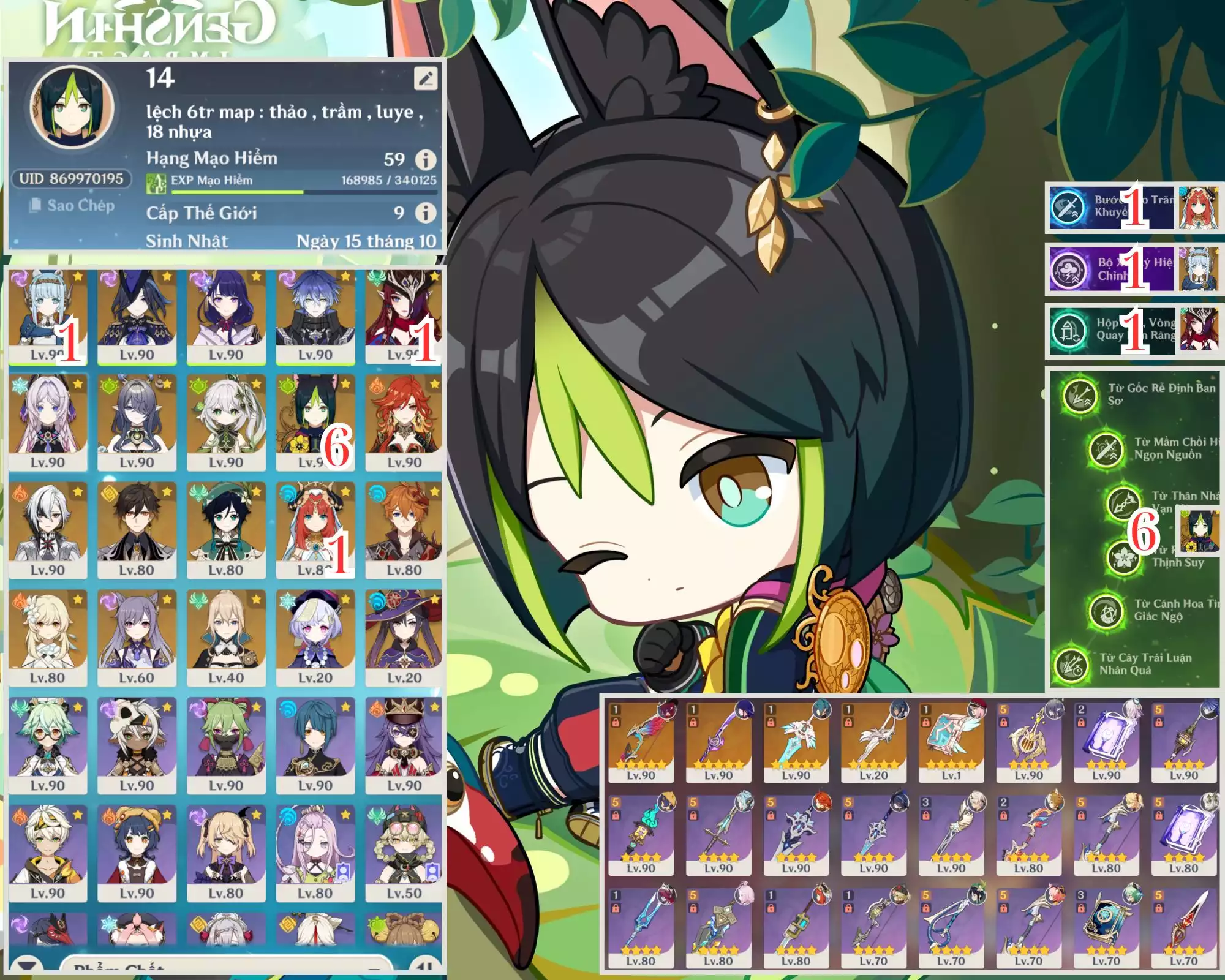Open the Lv.40 Jean card
The height and width of the screenshot is (980, 1225).
(225, 638)
